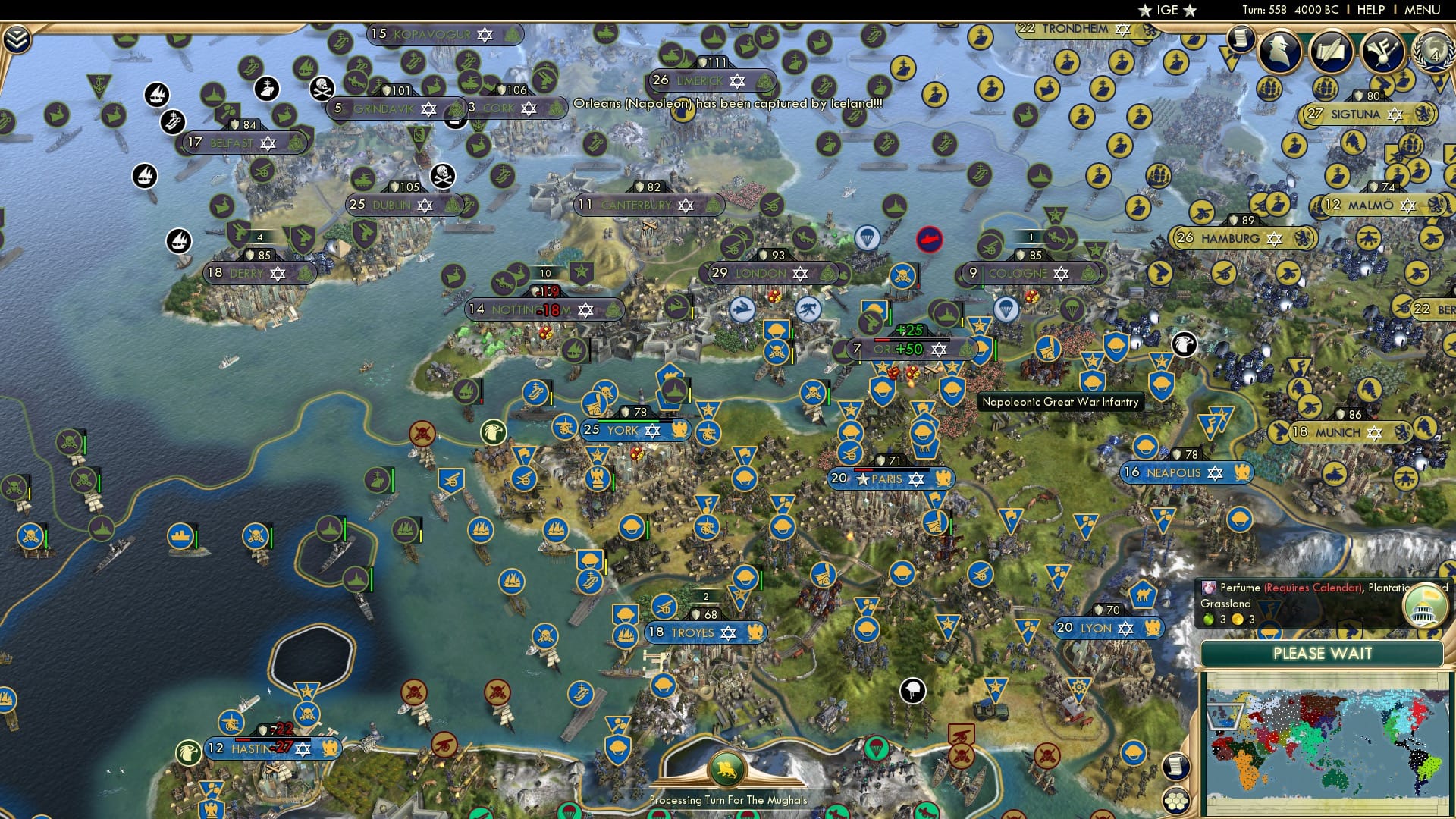This screenshot has width=1456, height=819.
Task: Select the paratrooper unit icon near London
Action: click(868, 238)
